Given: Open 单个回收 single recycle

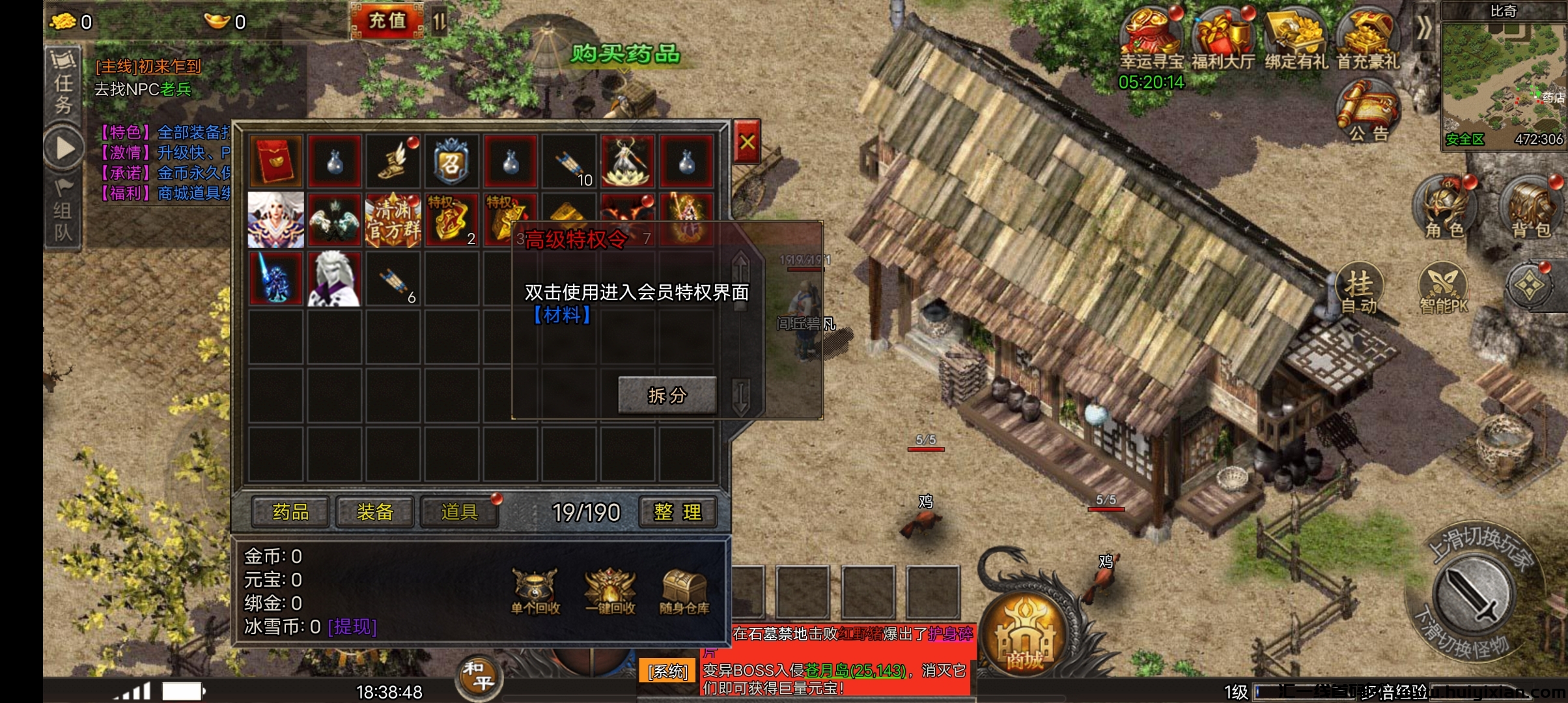Looking at the screenshot, I should coord(535,591).
